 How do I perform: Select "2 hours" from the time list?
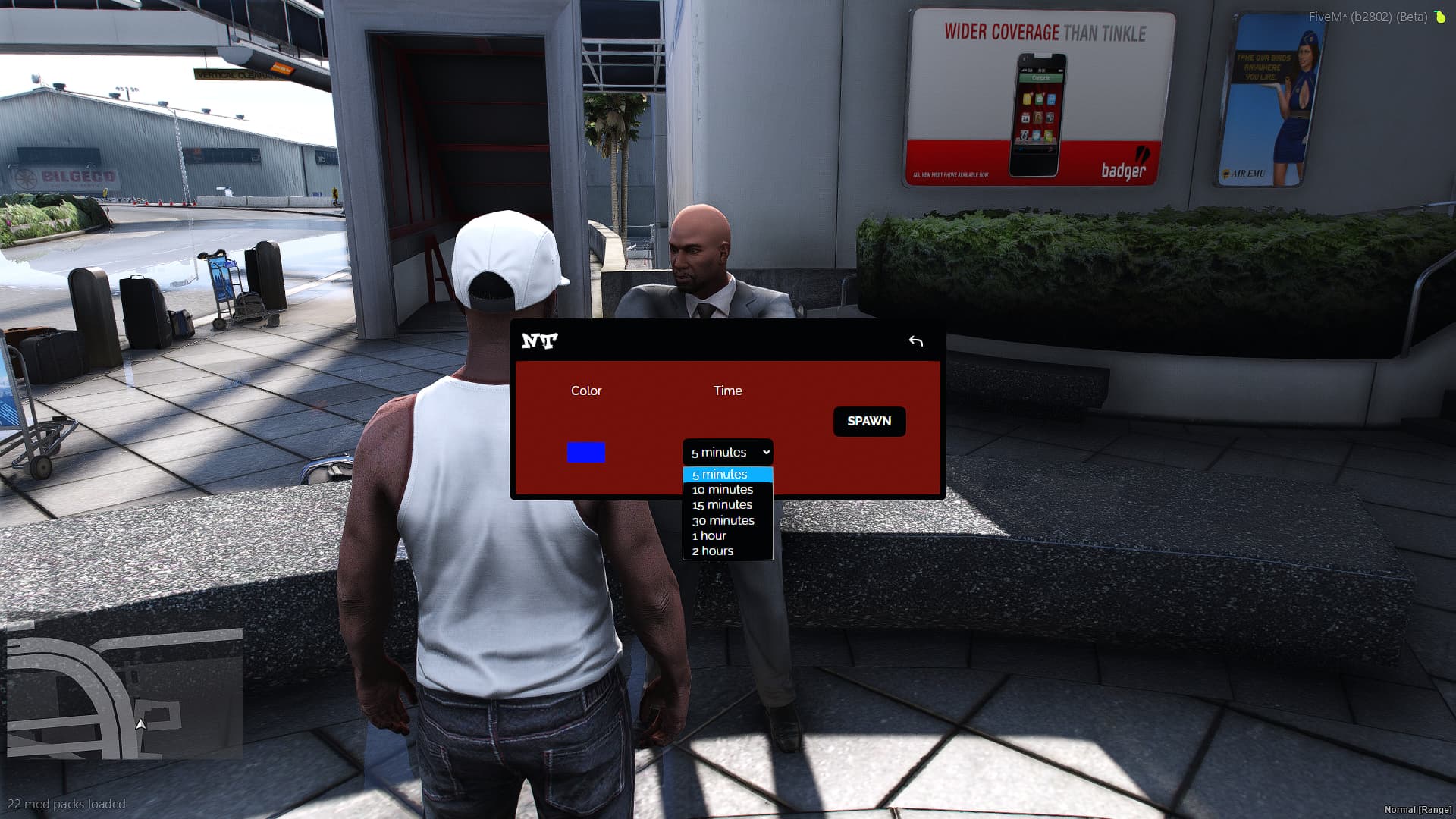[x=713, y=551]
